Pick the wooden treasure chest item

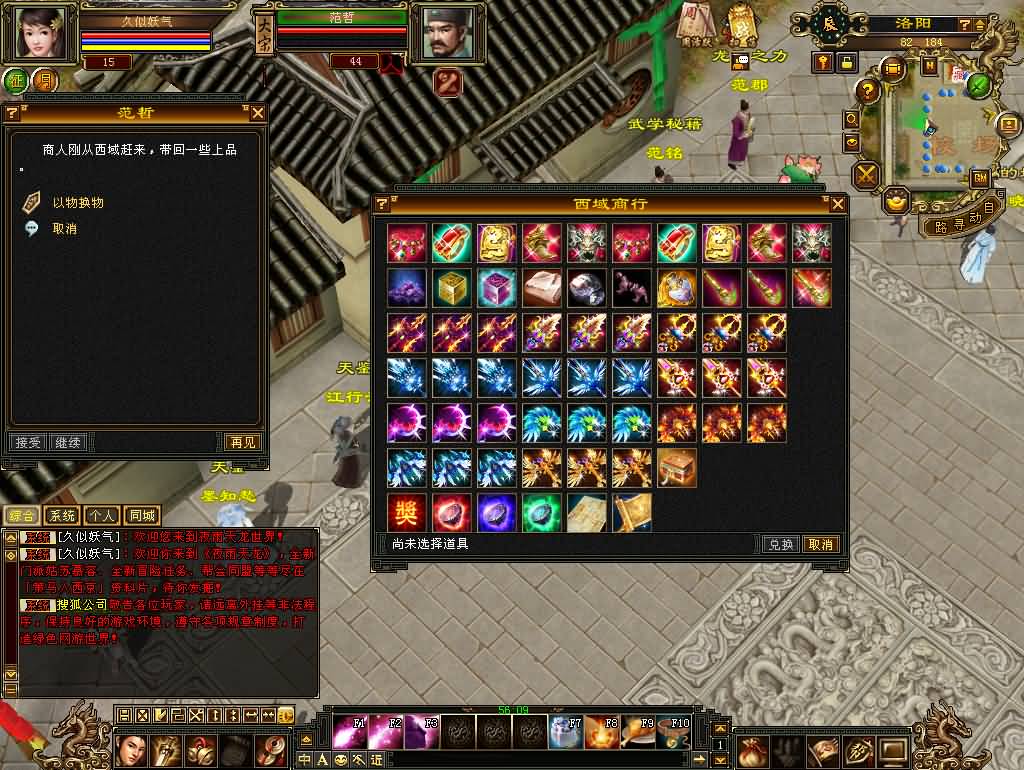click(x=677, y=468)
